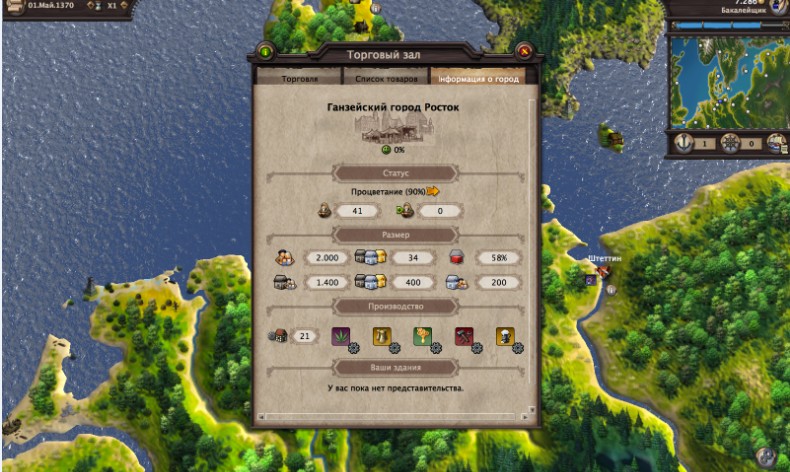Click the green button on the window's top-left
Screen dimensions: 790x472
pyautogui.click(x=266, y=51)
